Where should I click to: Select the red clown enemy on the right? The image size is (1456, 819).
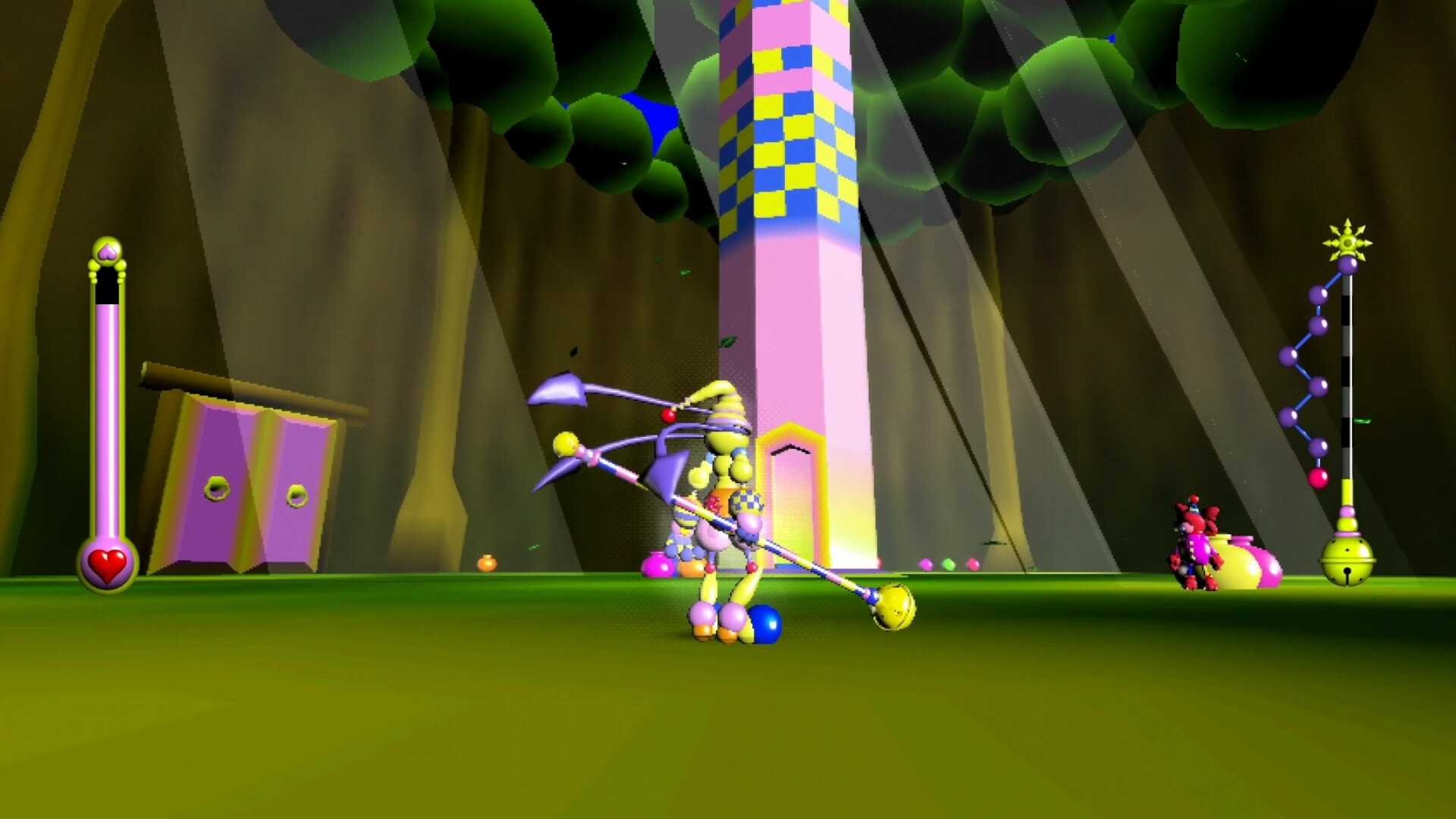(x=1196, y=544)
